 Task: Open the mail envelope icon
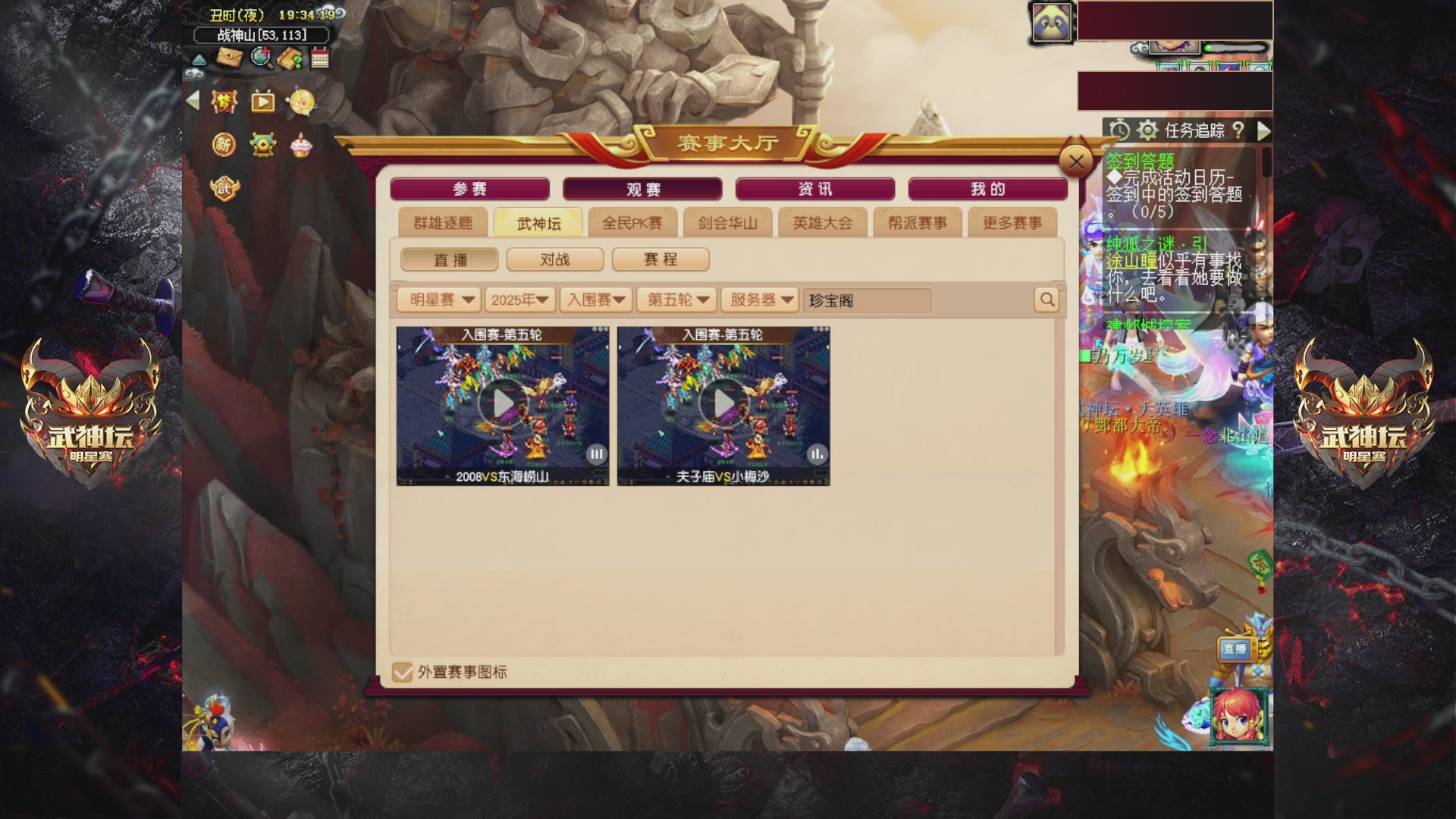click(x=231, y=58)
